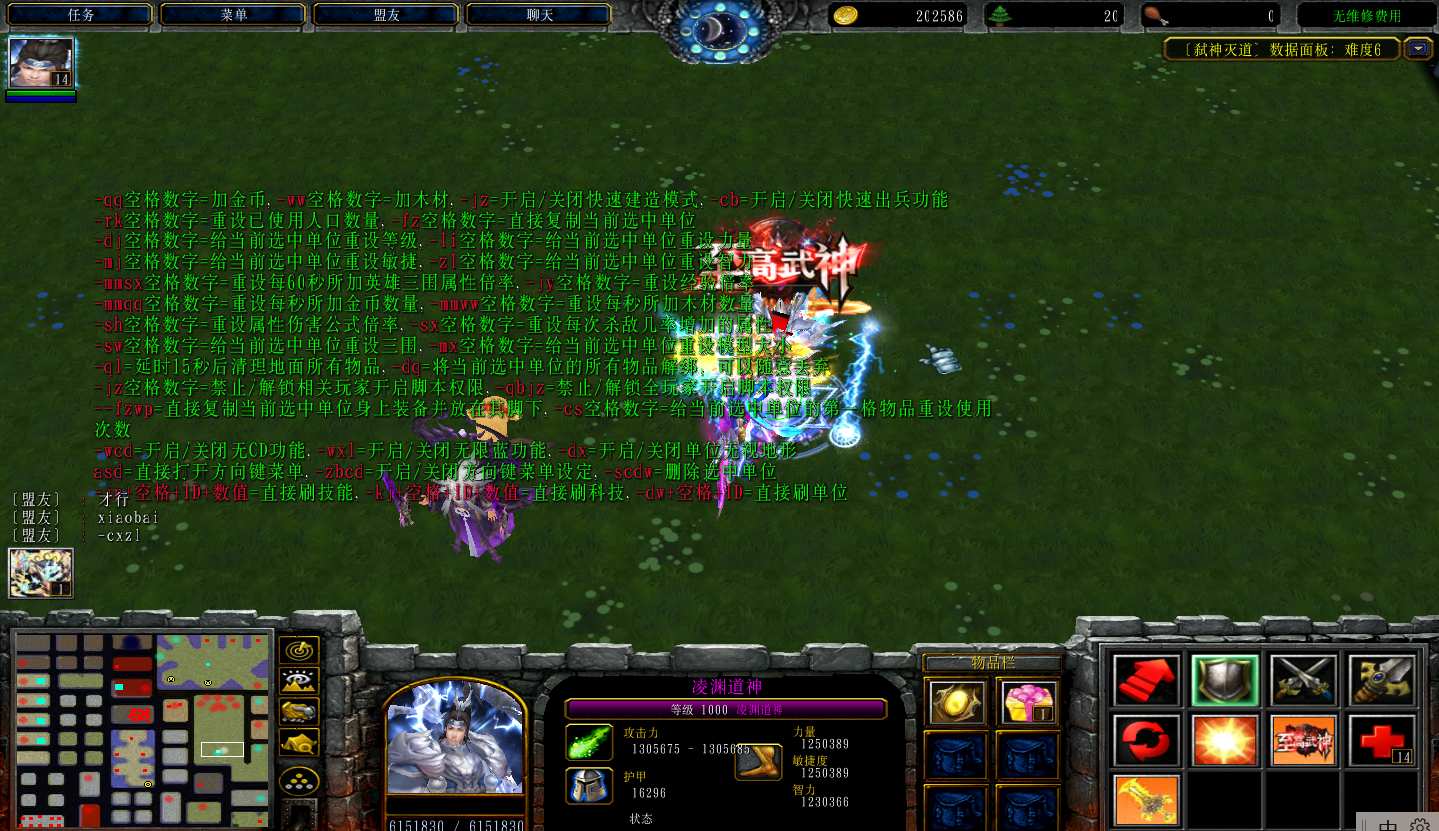
Task: Click the minimap signal ping button
Action: tap(299, 650)
